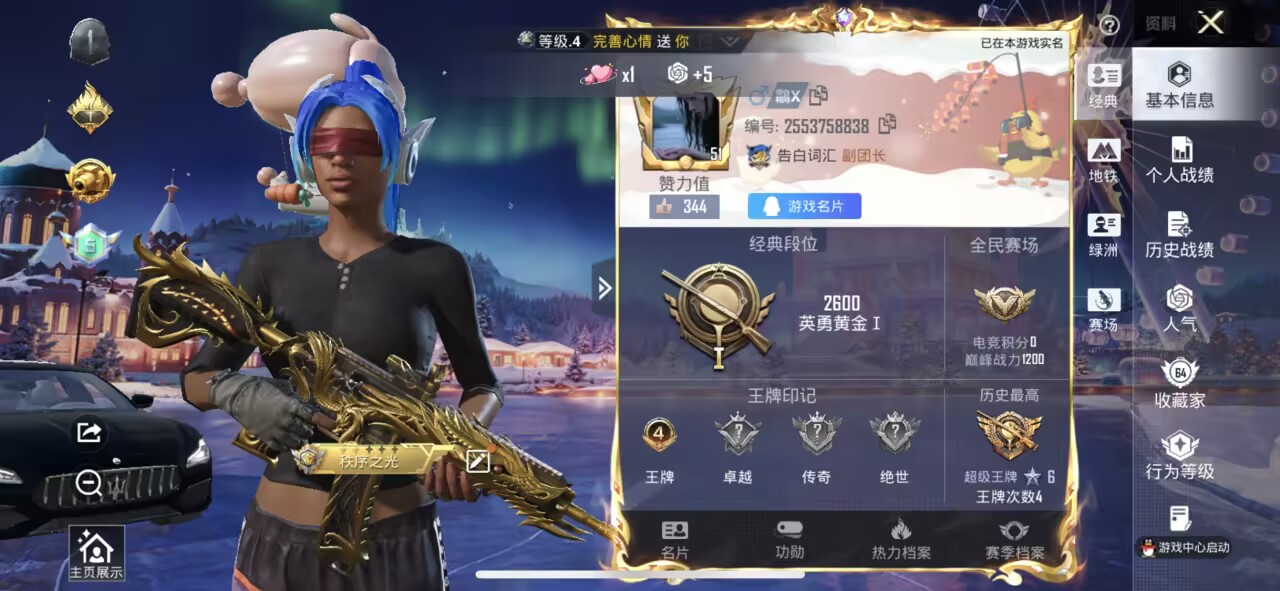1280x591 pixels.
Task: View the 行为等级 behavior level
Action: point(1179,457)
